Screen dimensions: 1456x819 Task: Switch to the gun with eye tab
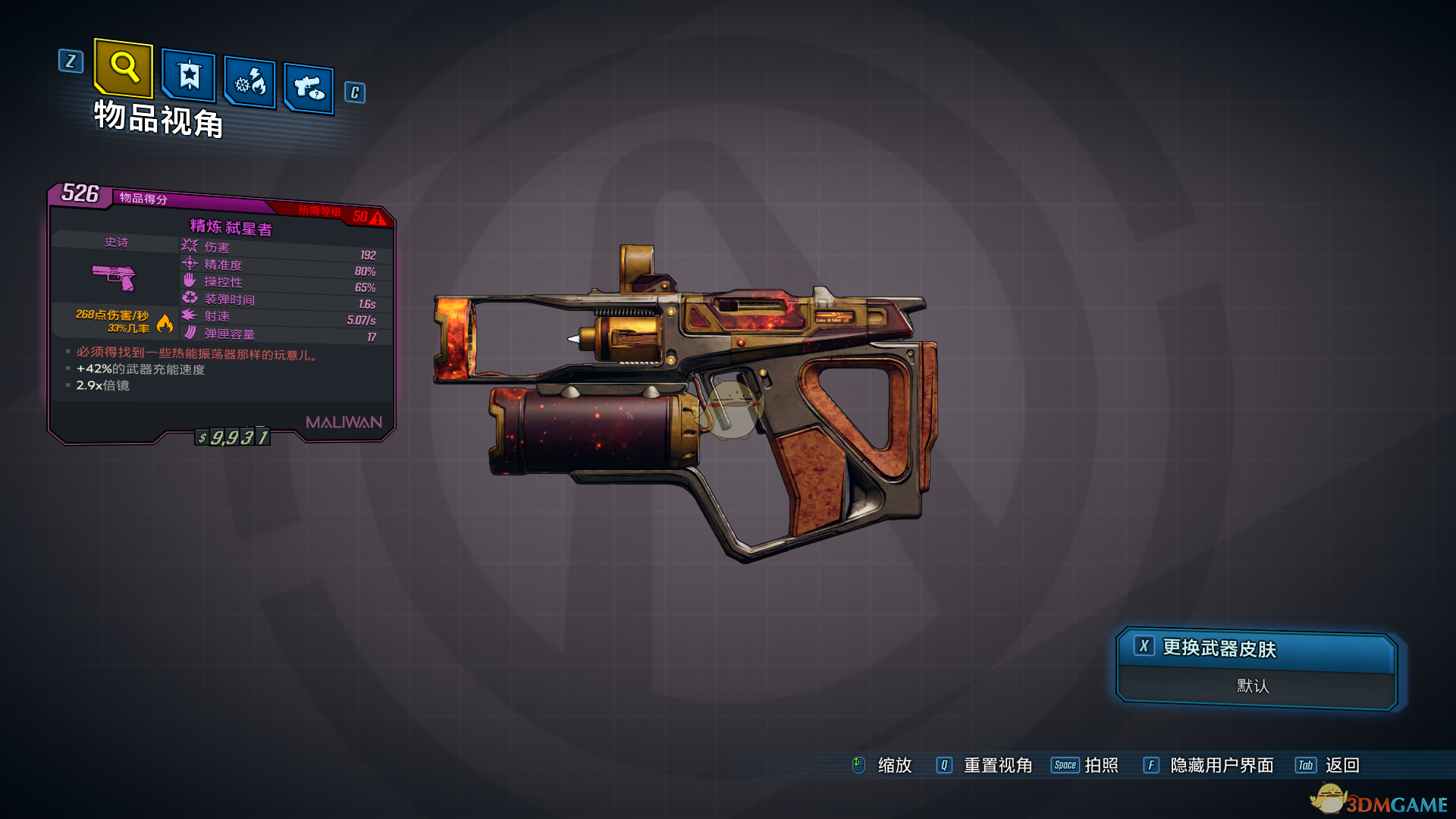309,89
